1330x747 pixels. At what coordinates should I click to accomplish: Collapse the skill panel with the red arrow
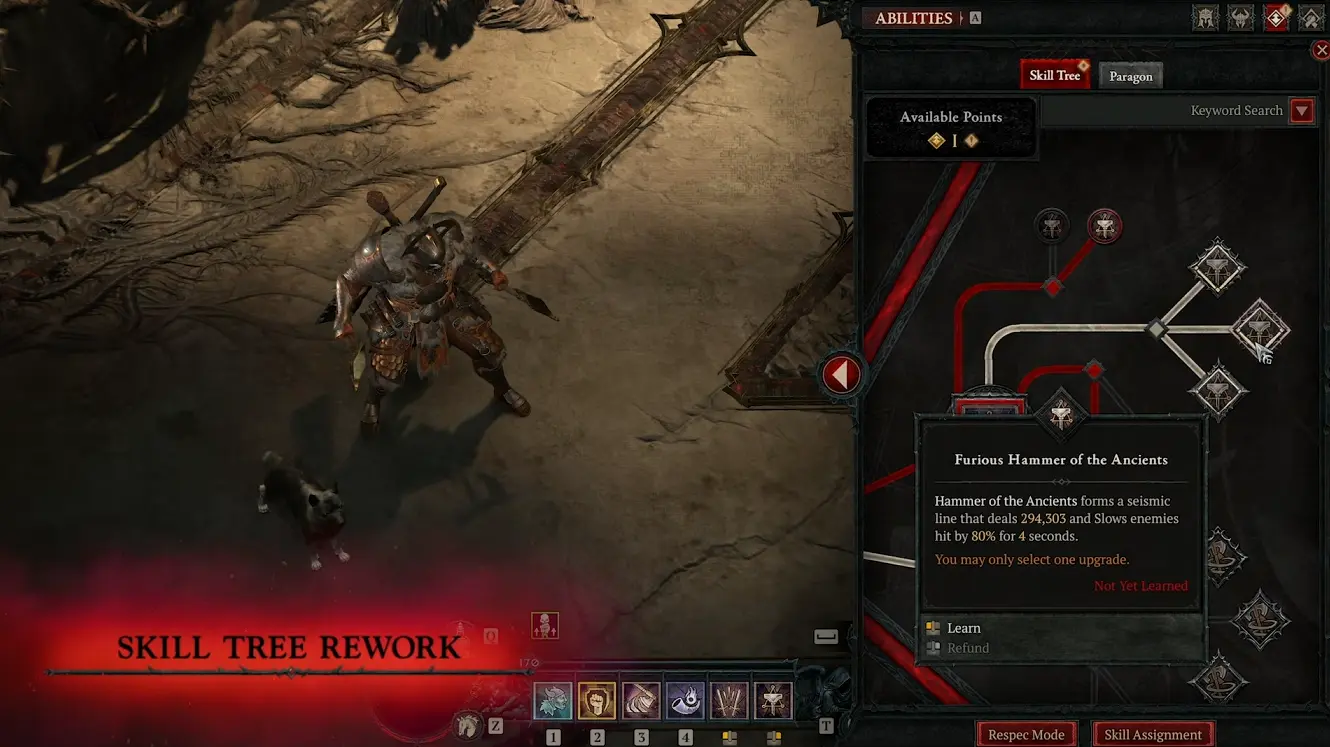click(x=841, y=374)
